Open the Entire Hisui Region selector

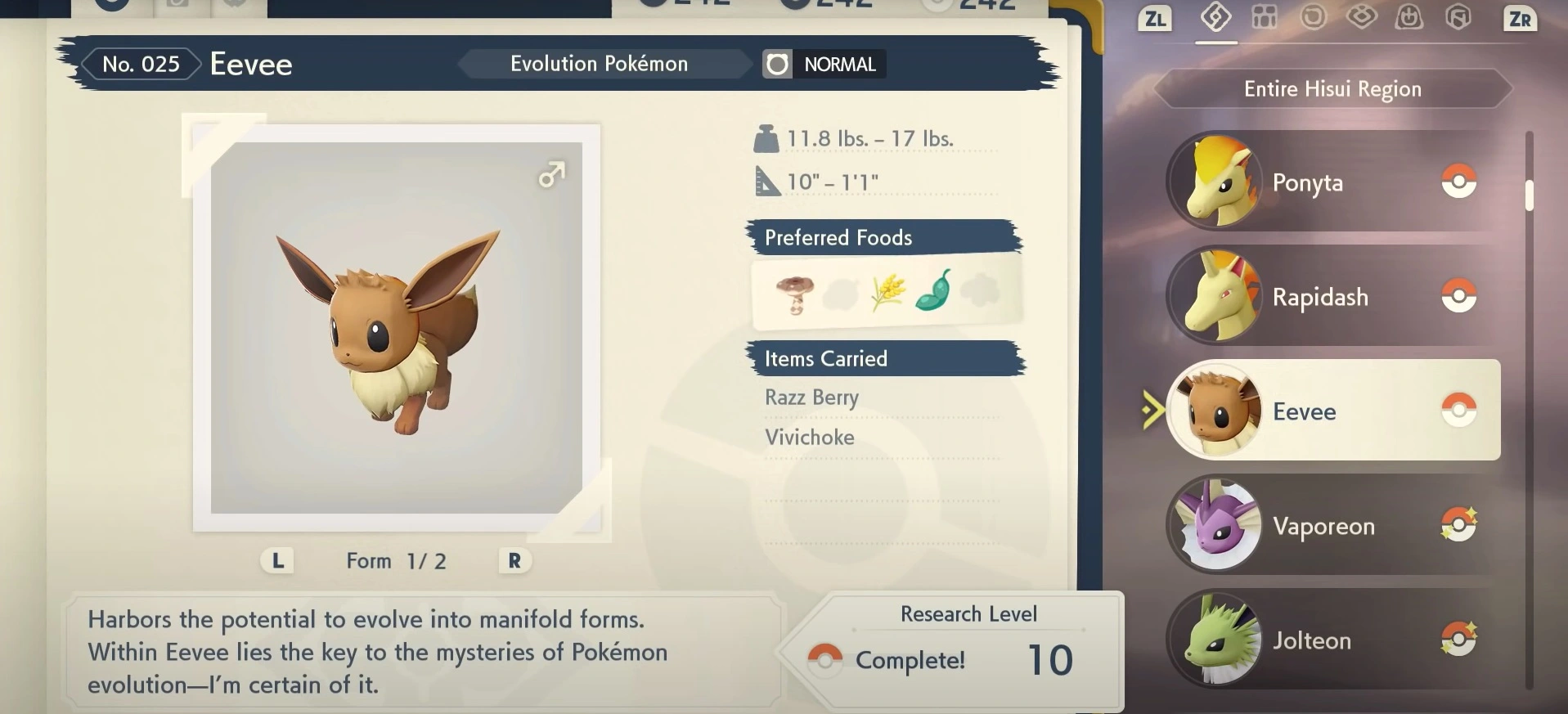[1332, 88]
